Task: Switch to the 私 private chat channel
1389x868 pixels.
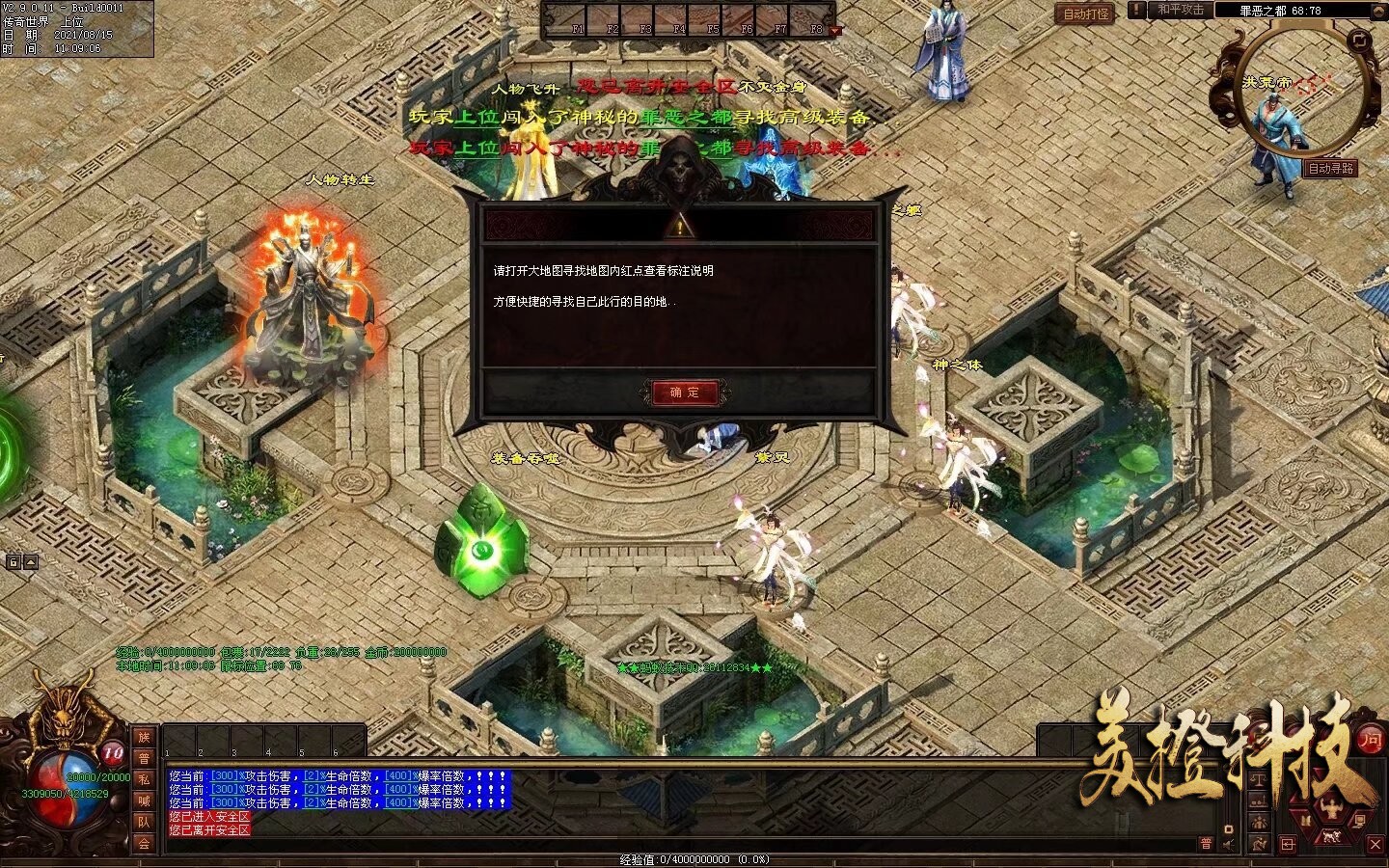Action: click(x=143, y=780)
